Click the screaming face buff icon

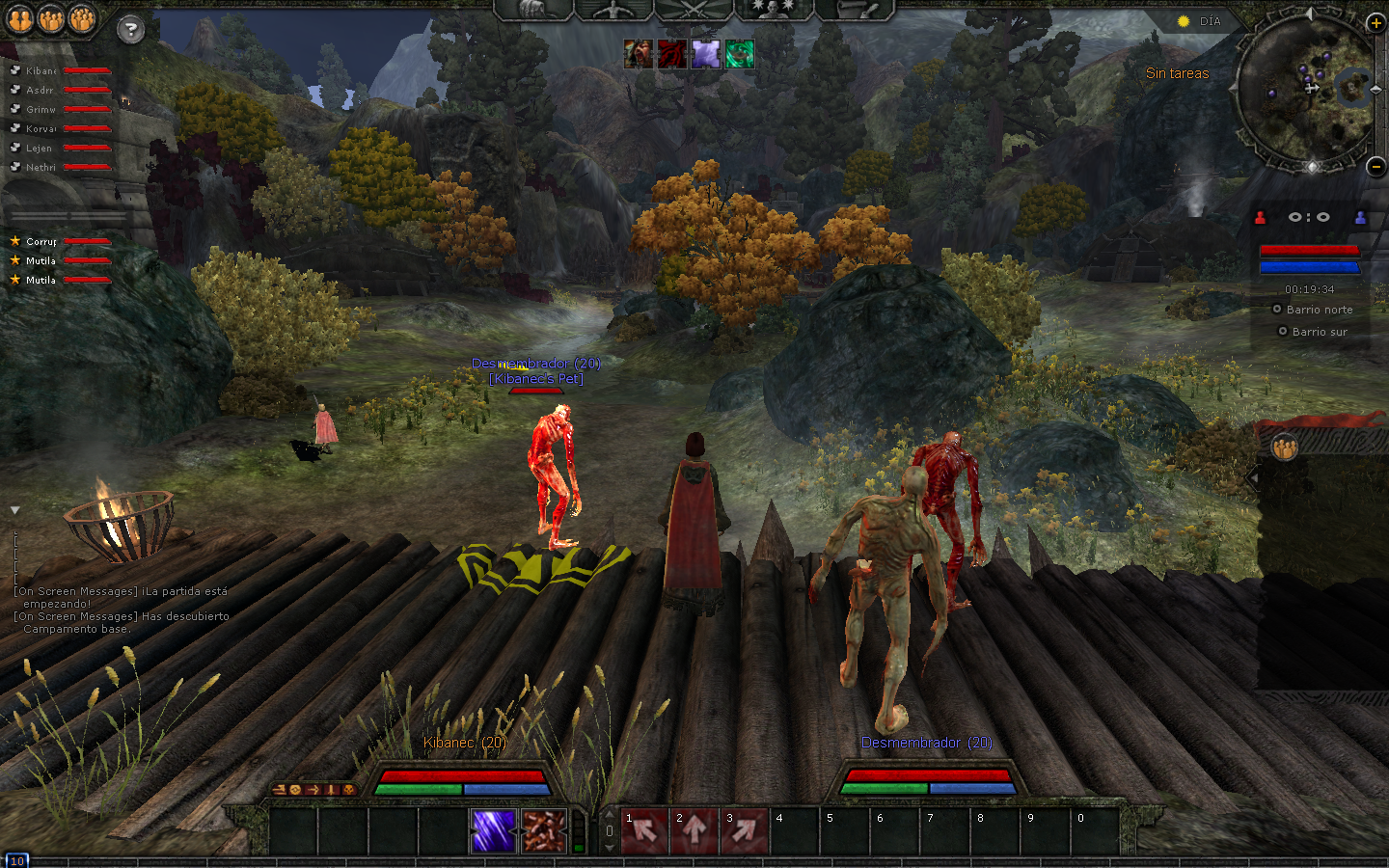[638, 54]
